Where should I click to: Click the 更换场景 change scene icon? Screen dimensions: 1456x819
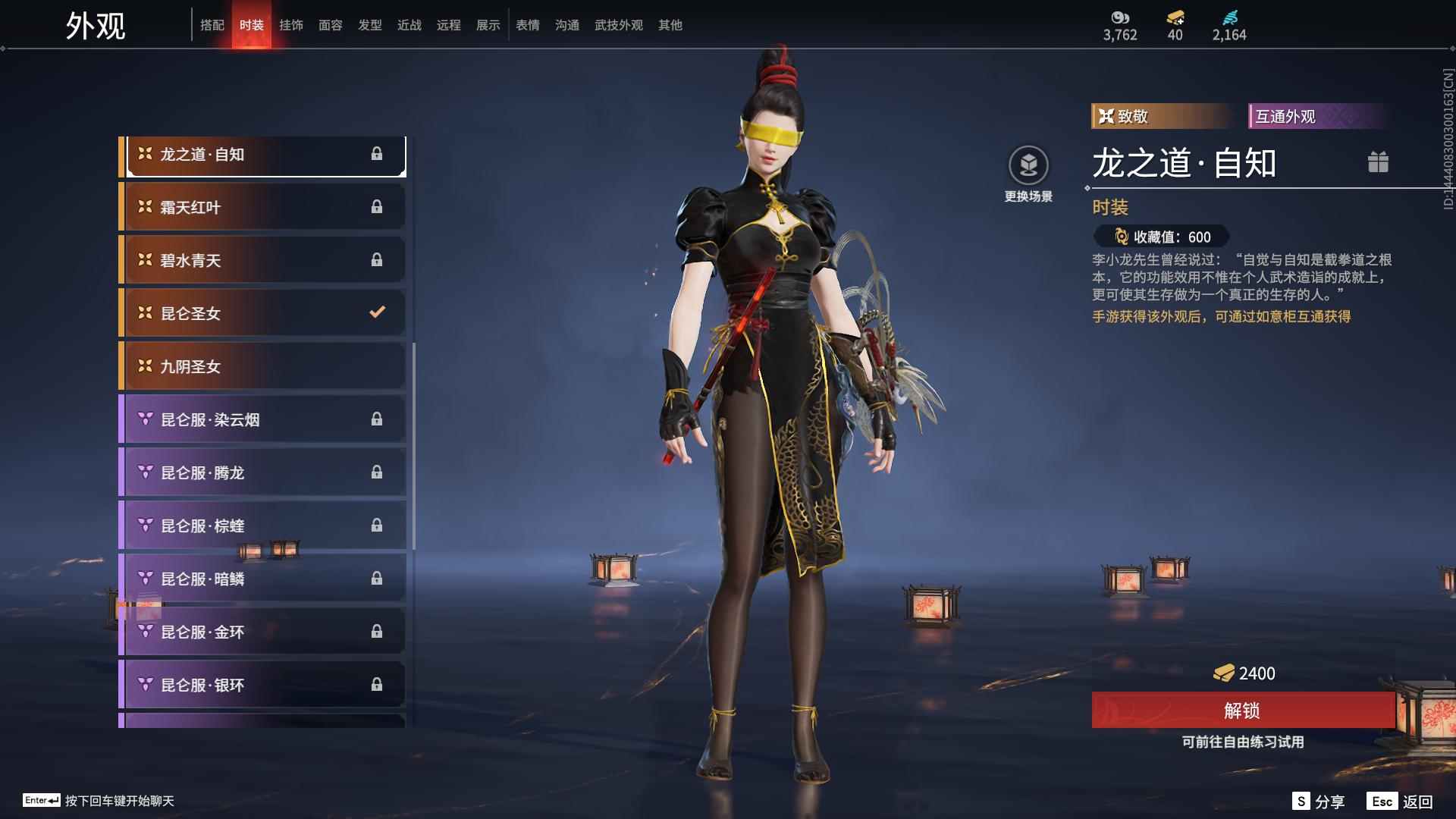coord(1028,166)
